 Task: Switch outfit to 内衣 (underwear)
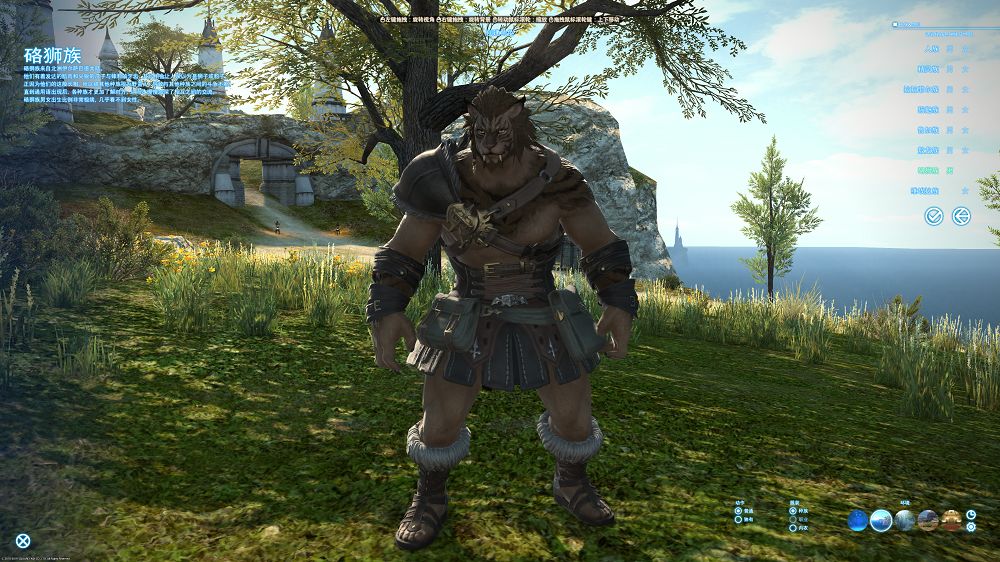point(793,529)
